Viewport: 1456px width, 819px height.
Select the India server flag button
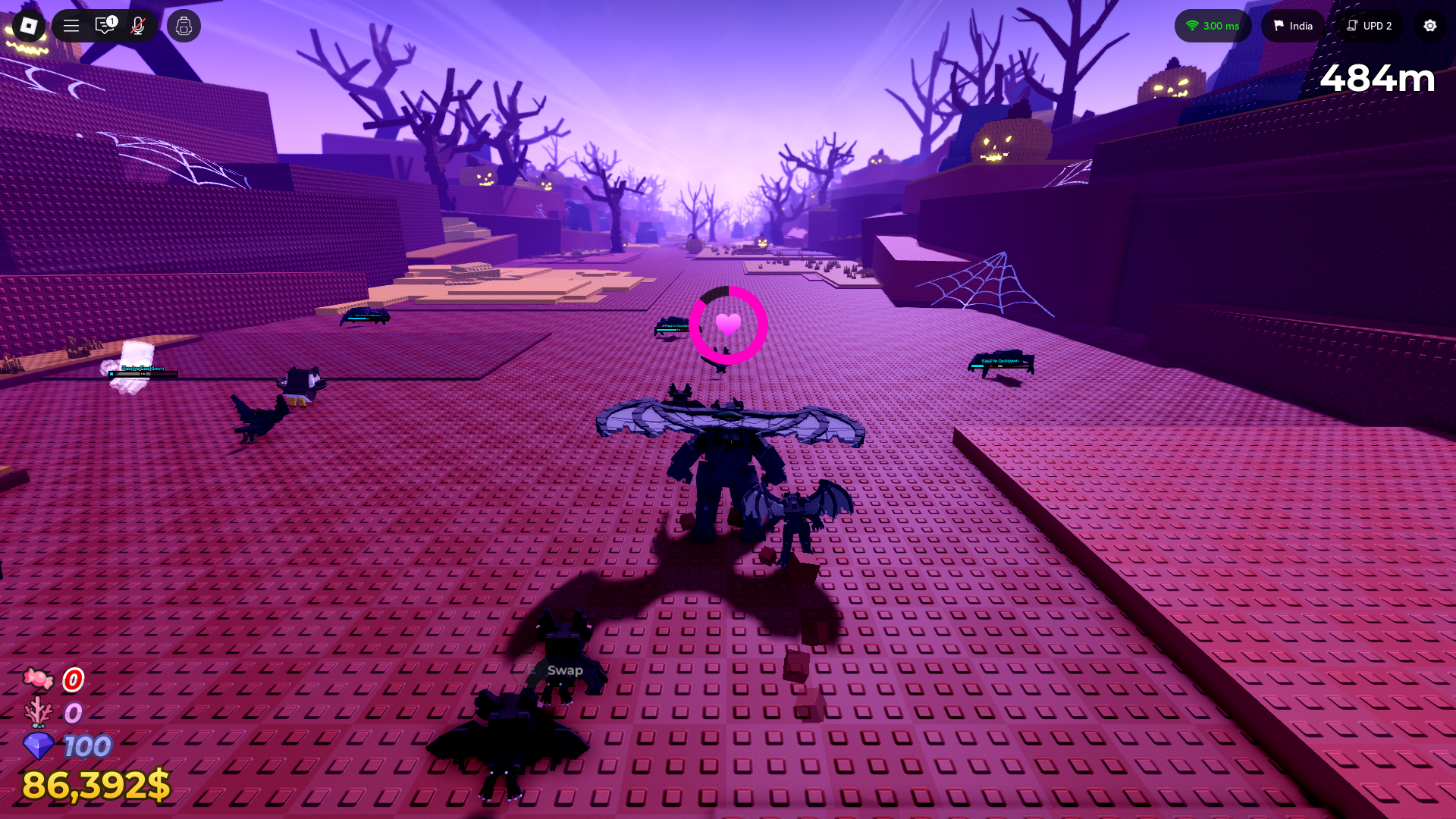[1292, 26]
